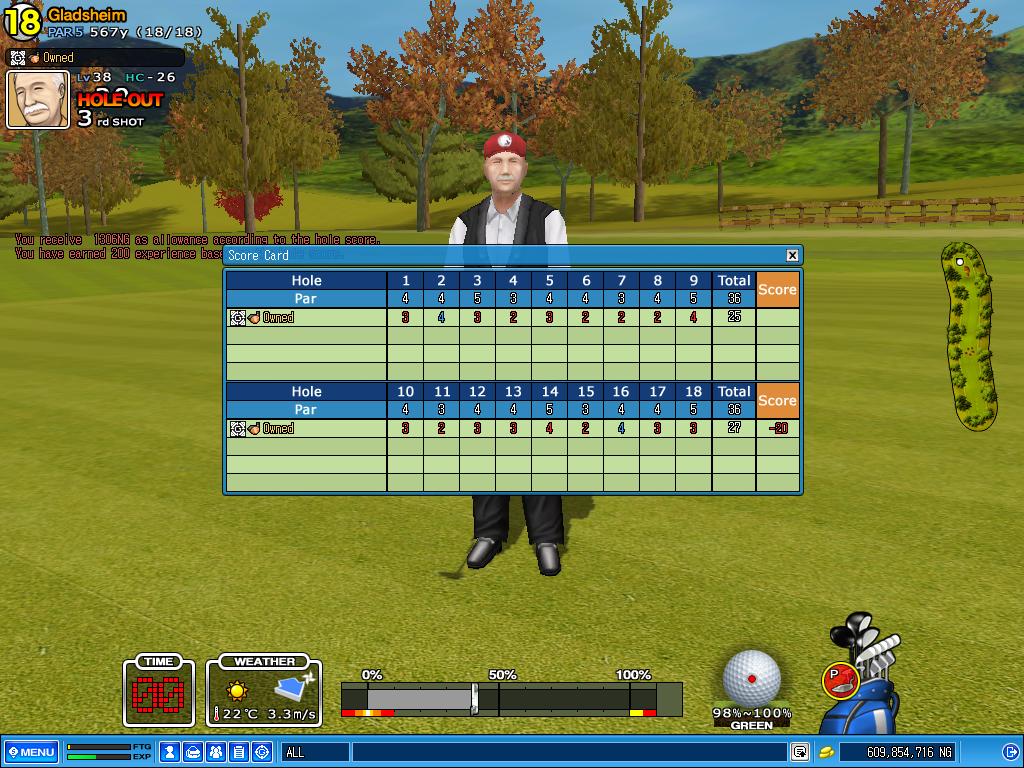Click the circular target toolbar icon
Screen dimensions: 1024x768
(x=262, y=752)
